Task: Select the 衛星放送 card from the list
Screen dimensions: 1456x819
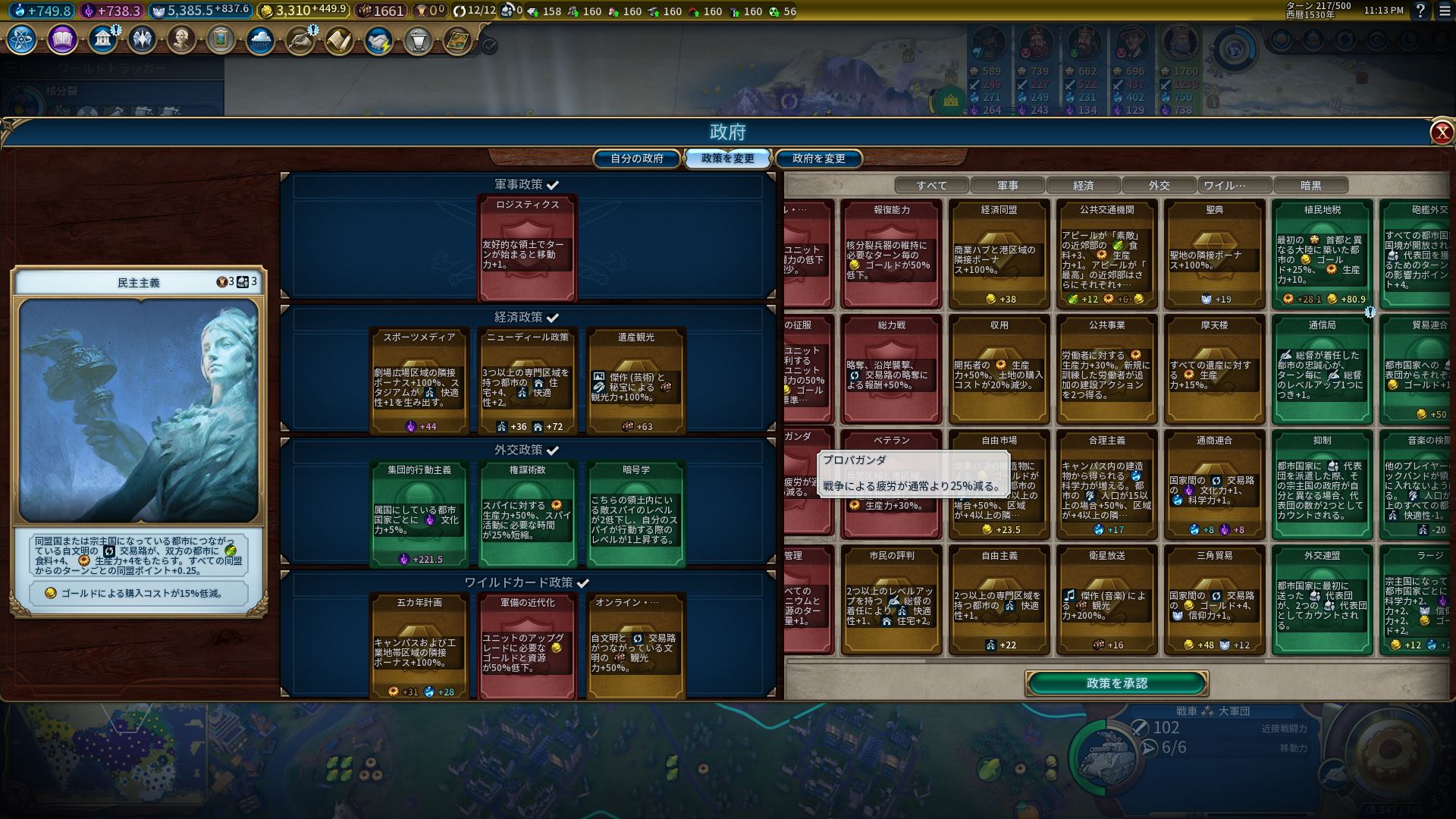Action: pyautogui.click(x=1106, y=599)
